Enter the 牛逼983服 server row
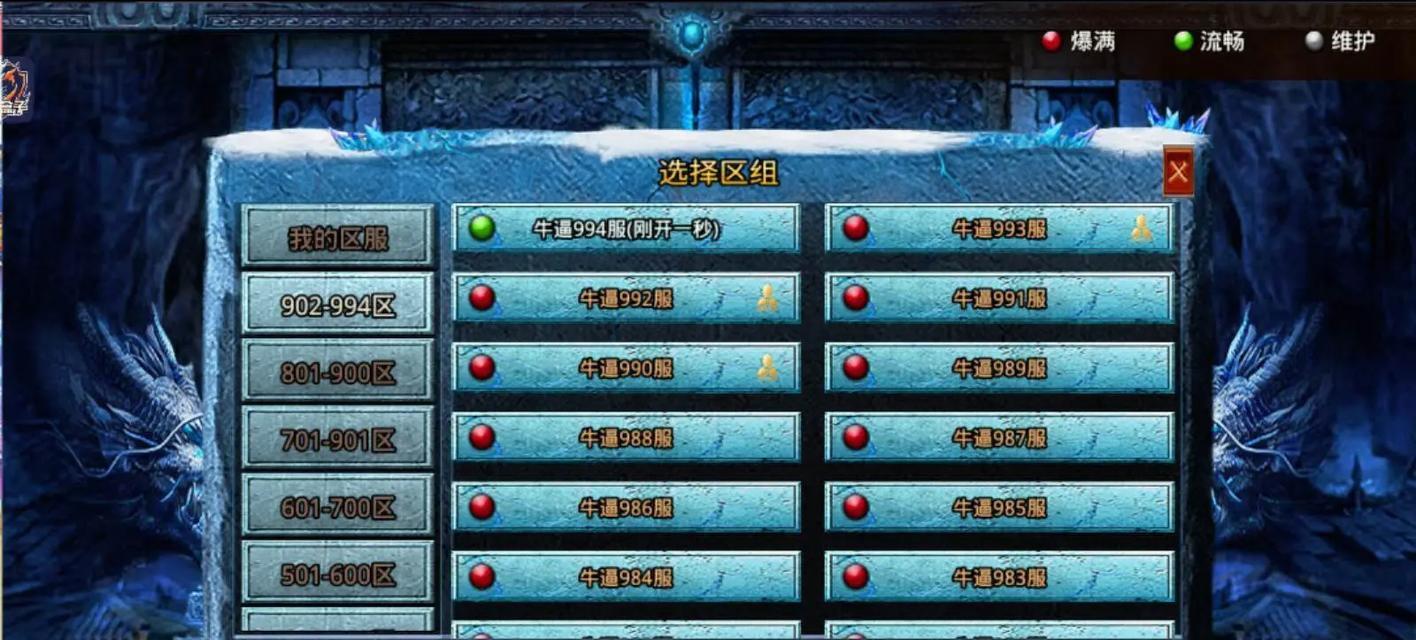Viewport: 1416px width, 640px height. tap(999, 577)
